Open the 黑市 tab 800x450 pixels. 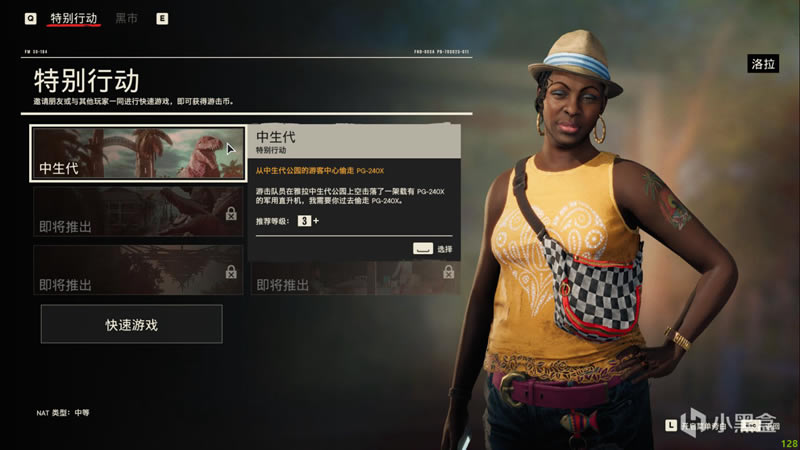tap(127, 18)
